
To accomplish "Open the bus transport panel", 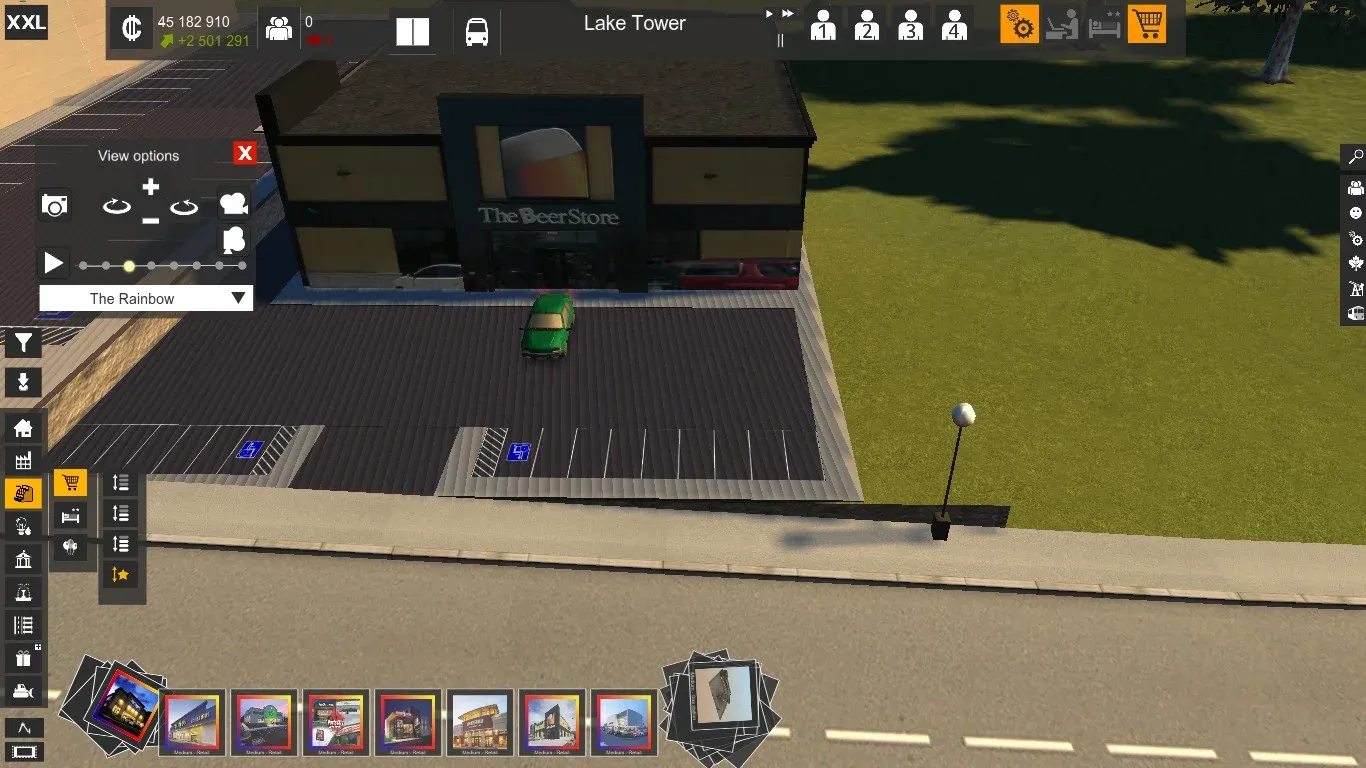I will [477, 31].
